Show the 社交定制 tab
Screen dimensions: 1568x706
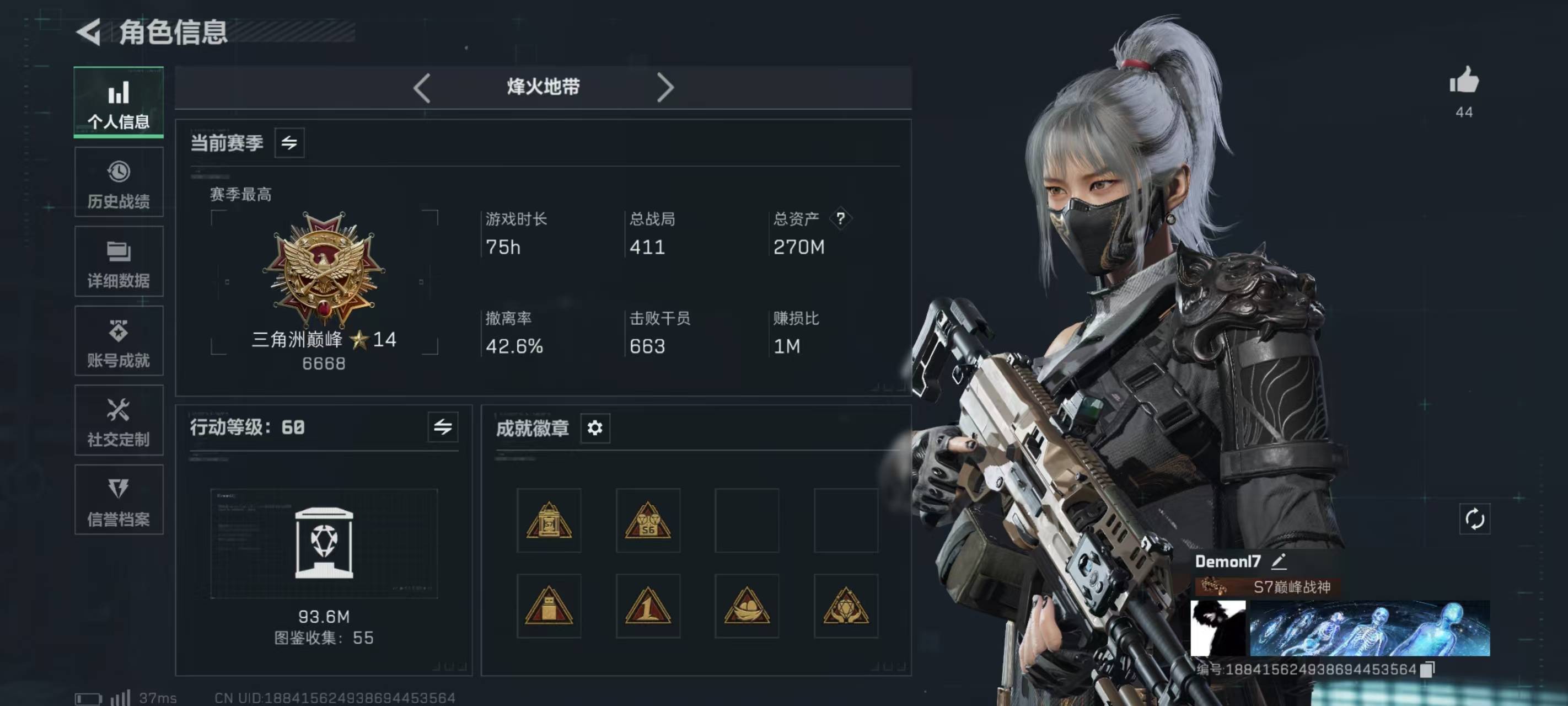[x=119, y=420]
